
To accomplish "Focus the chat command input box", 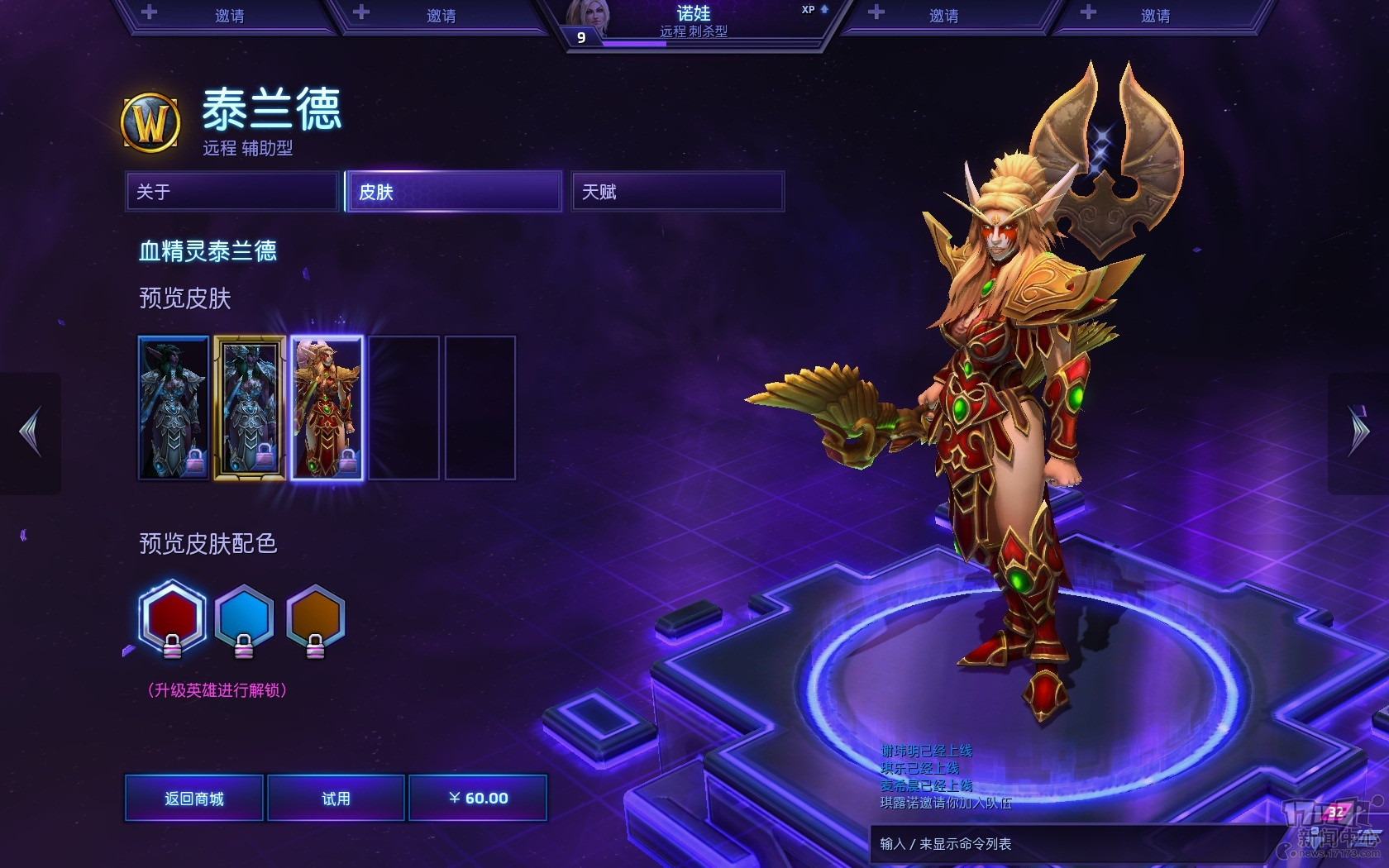I will click(1067, 844).
